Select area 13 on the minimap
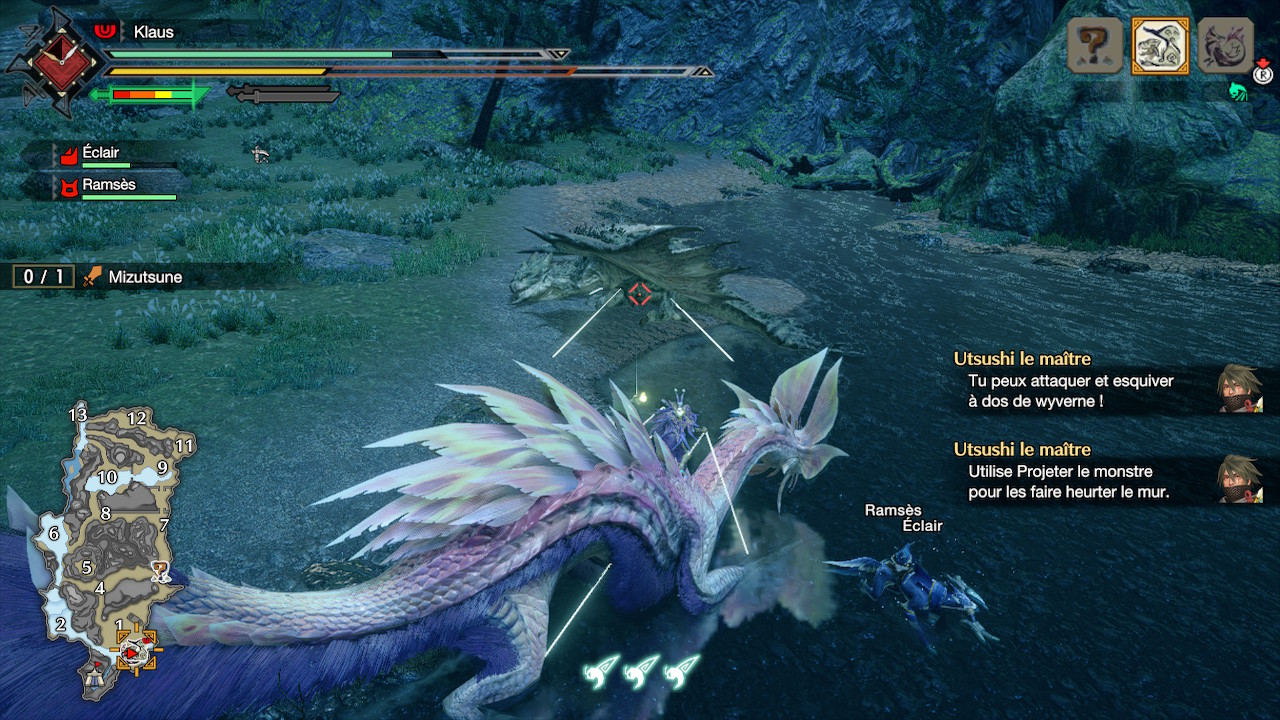This screenshot has width=1280, height=720. pos(78,414)
